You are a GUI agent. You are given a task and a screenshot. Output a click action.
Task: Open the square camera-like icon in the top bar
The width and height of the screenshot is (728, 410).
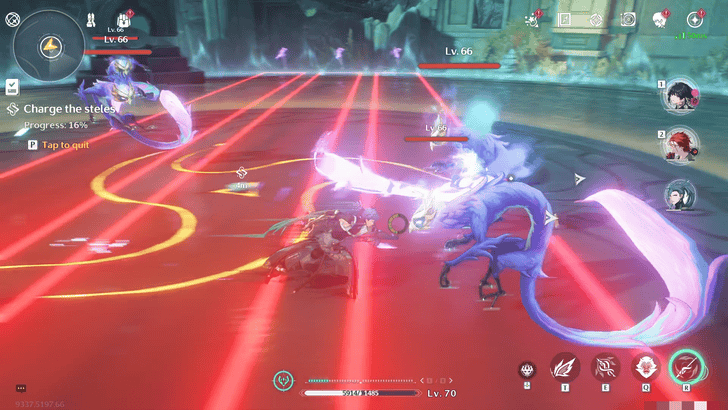point(628,19)
